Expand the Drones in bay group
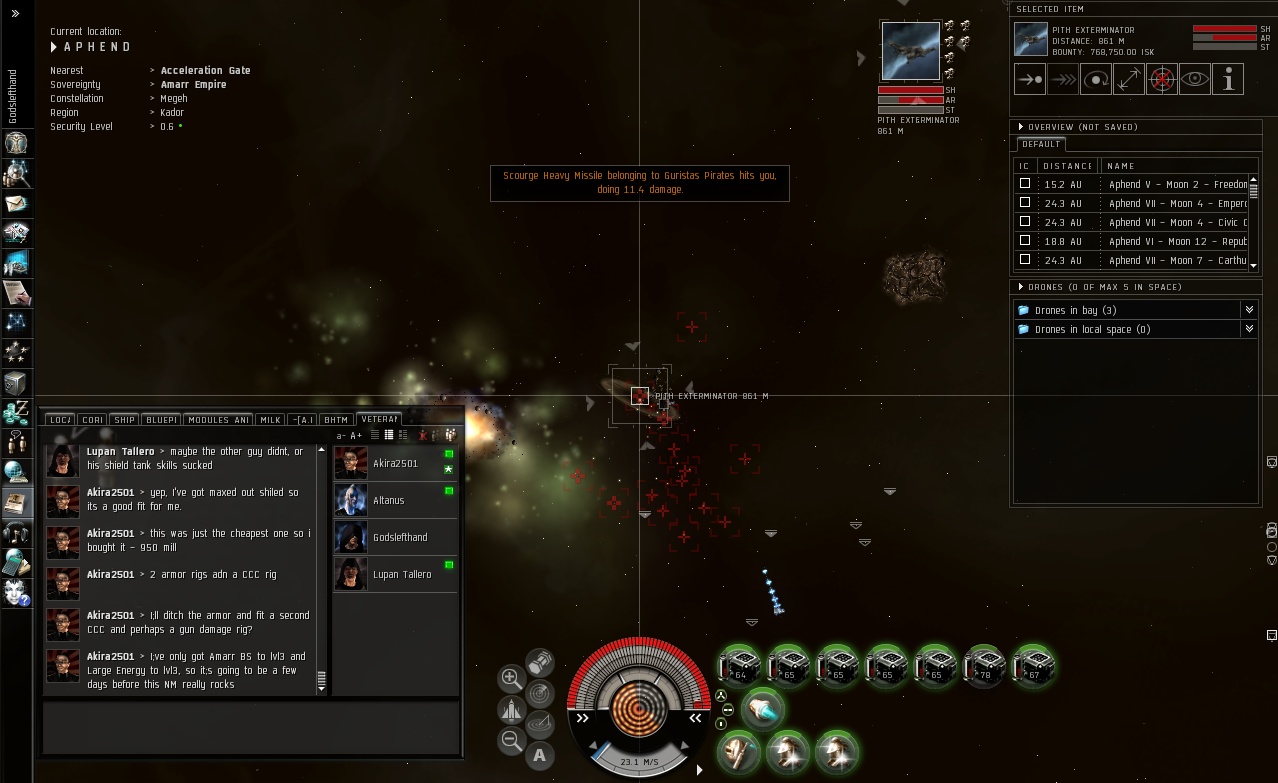This screenshot has width=1278, height=783. 1248,310
